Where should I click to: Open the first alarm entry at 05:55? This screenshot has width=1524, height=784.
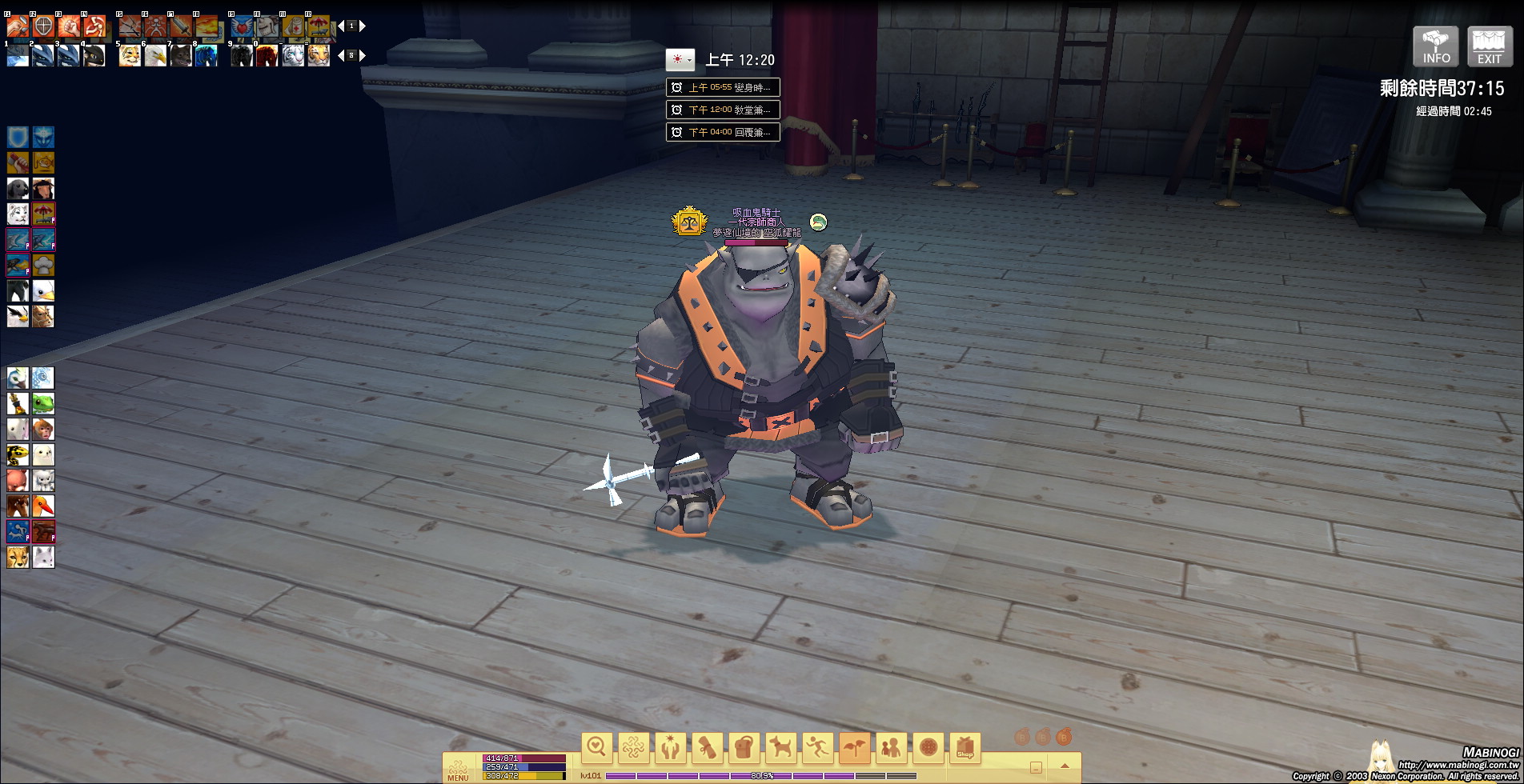click(723, 87)
